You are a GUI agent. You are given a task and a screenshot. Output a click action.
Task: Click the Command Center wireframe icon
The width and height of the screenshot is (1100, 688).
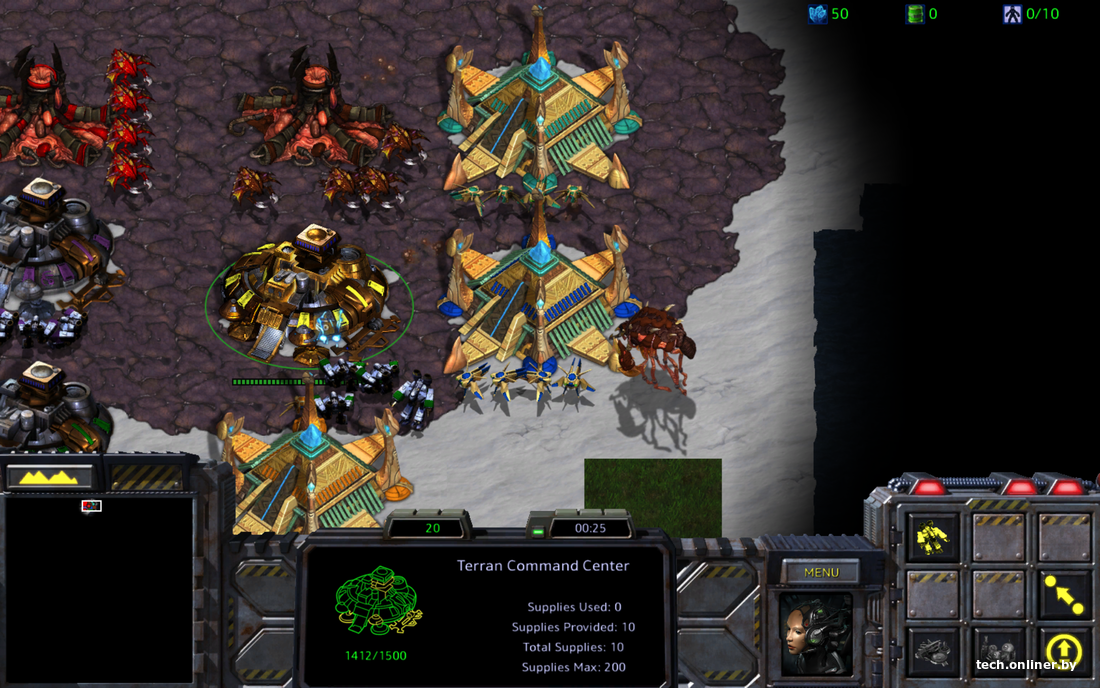point(376,601)
